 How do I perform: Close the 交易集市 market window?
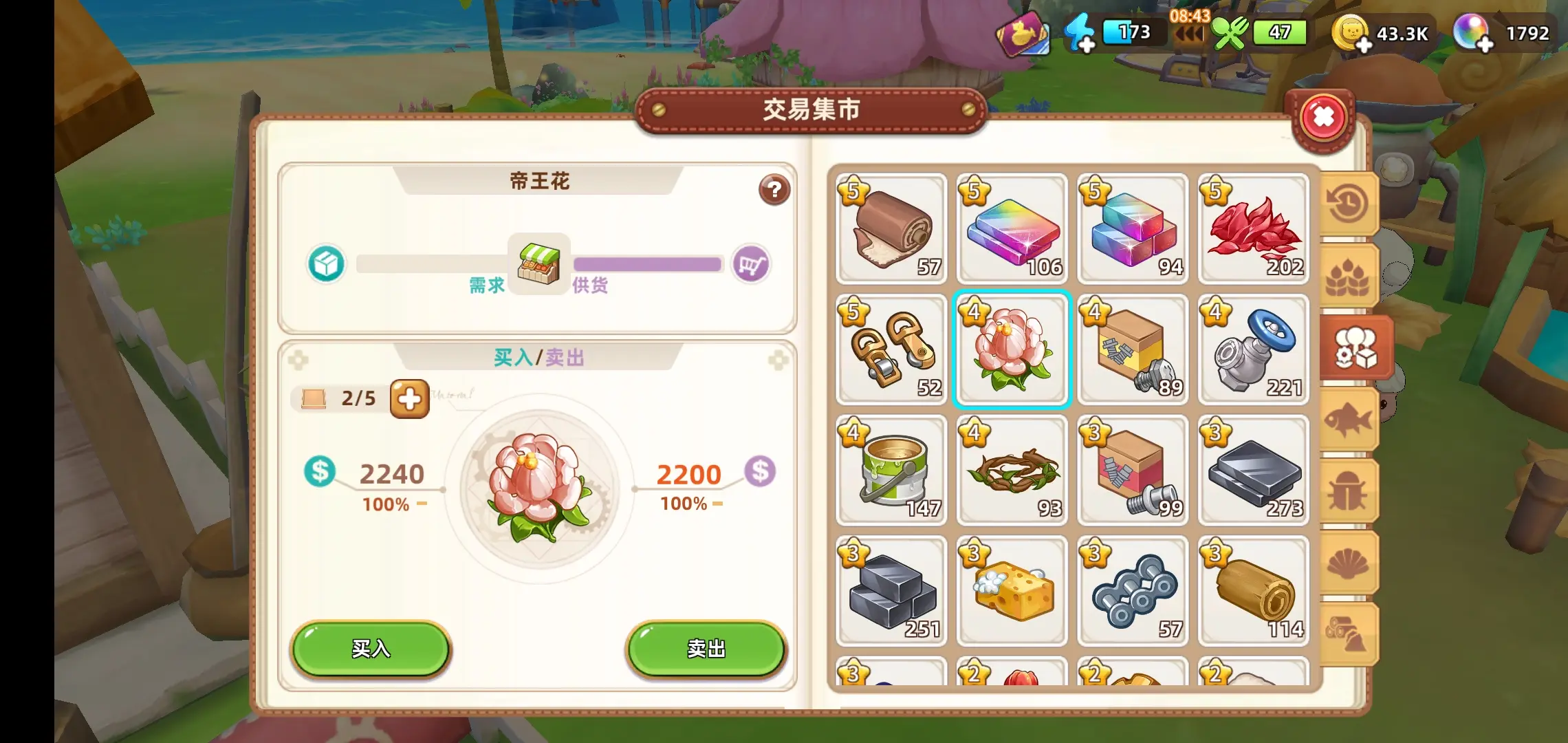pyautogui.click(x=1322, y=118)
